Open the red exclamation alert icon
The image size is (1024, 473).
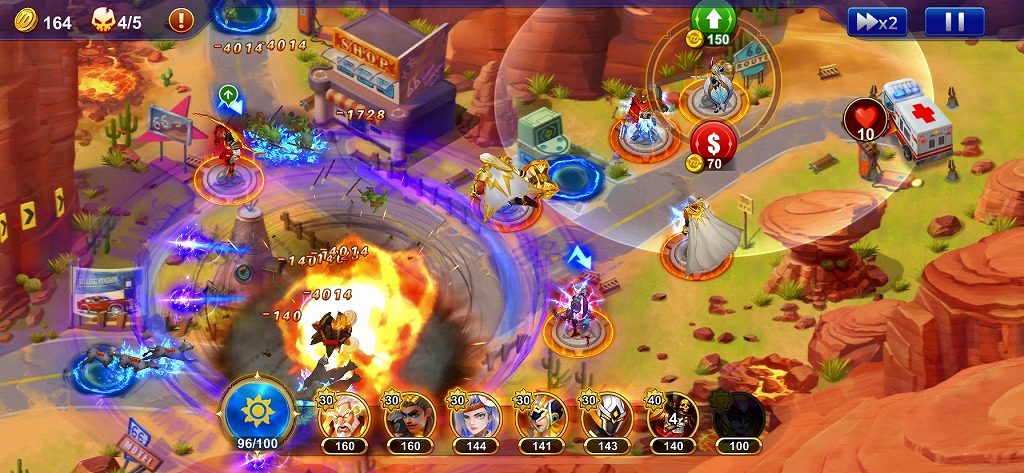coord(181,20)
